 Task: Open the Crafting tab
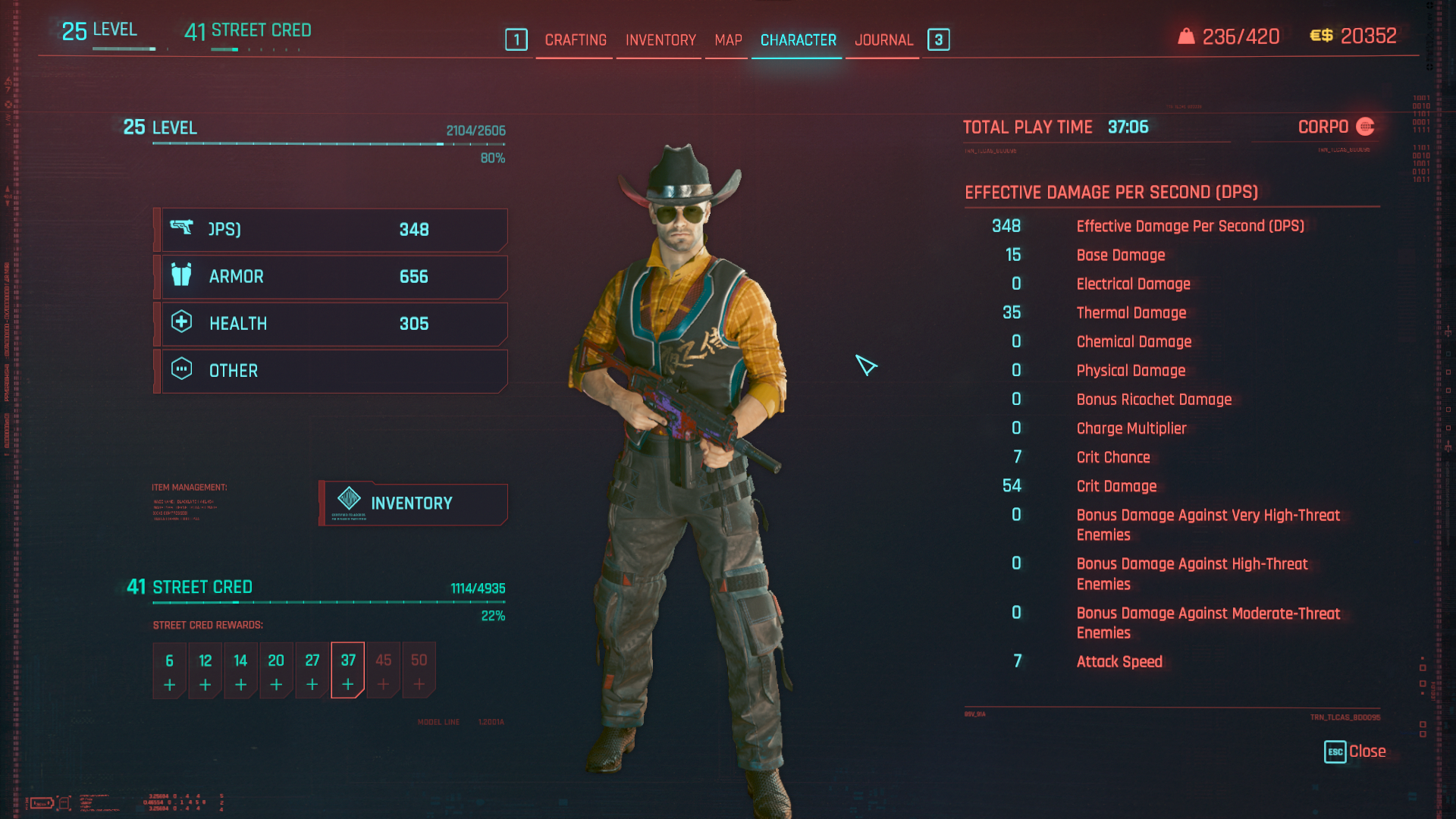[x=576, y=40]
